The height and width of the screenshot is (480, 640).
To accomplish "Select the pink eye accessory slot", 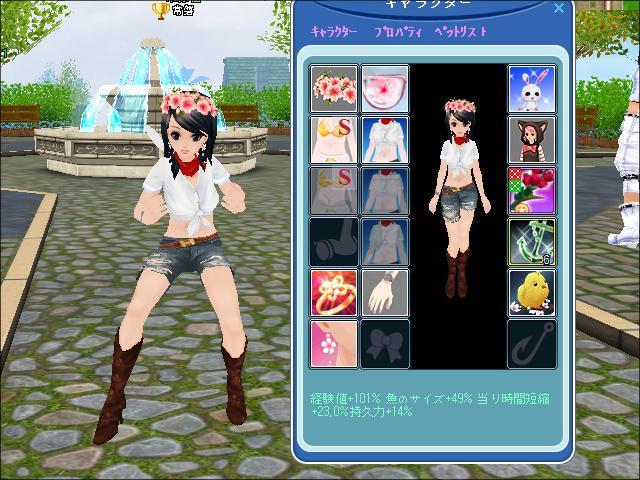I will coord(385,88).
